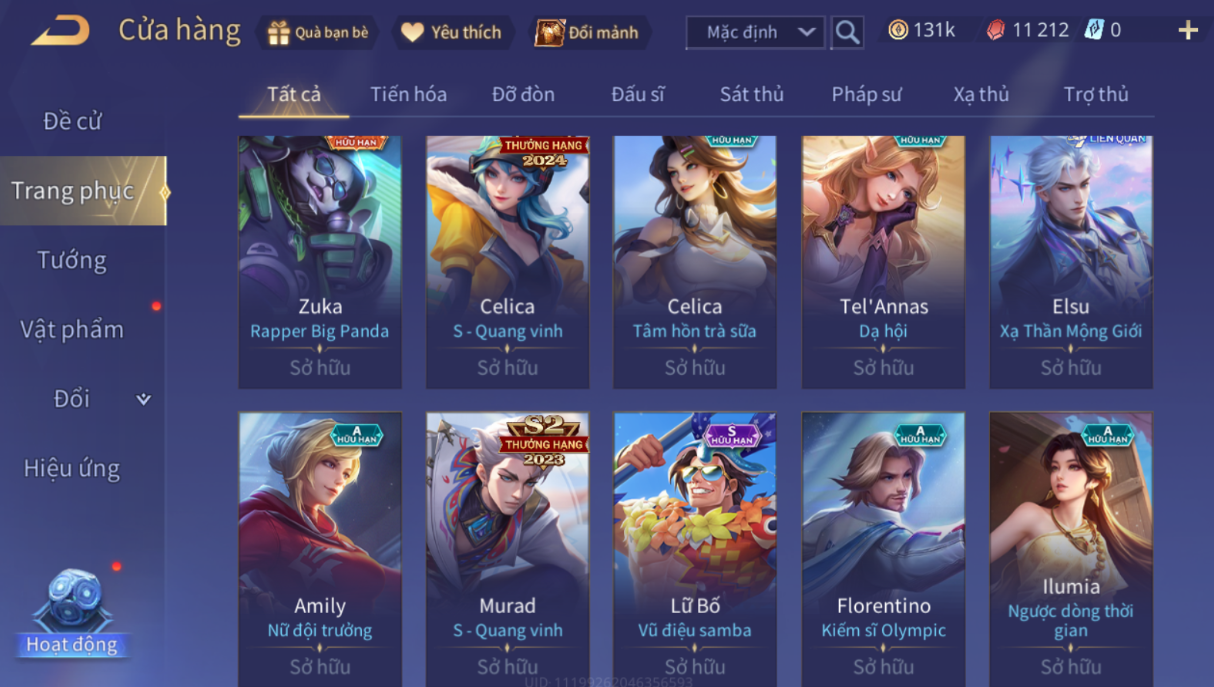Open the Tướng heroes section
This screenshot has height=687, width=1214.
[x=72, y=260]
